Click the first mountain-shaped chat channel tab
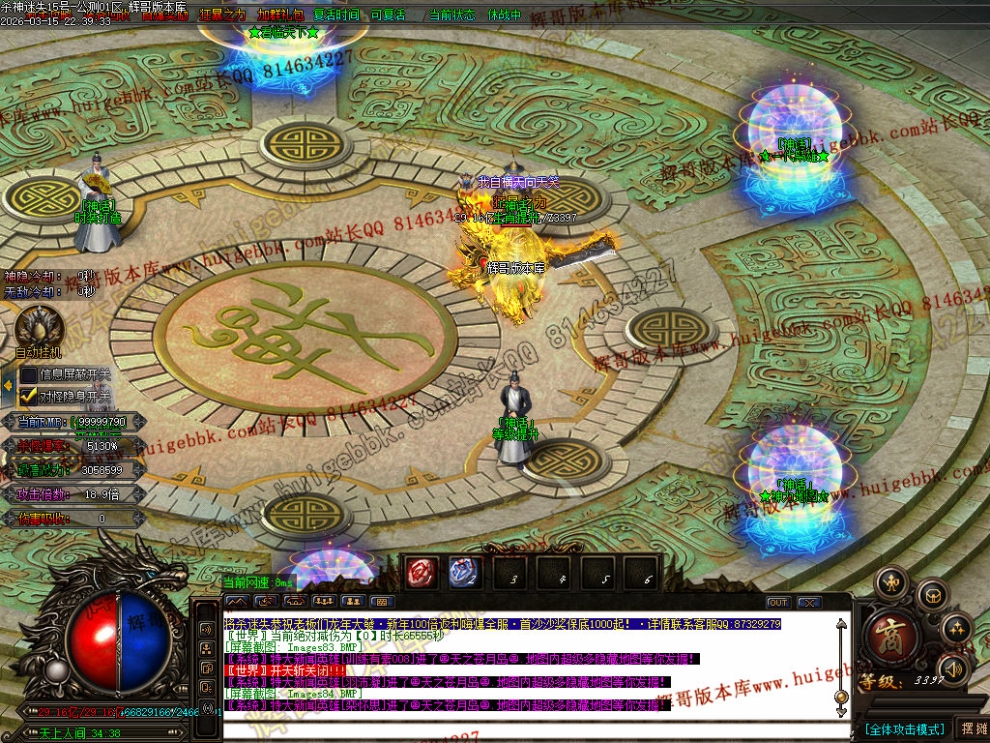Image resolution: width=990 pixels, height=743 pixels. pos(237,602)
